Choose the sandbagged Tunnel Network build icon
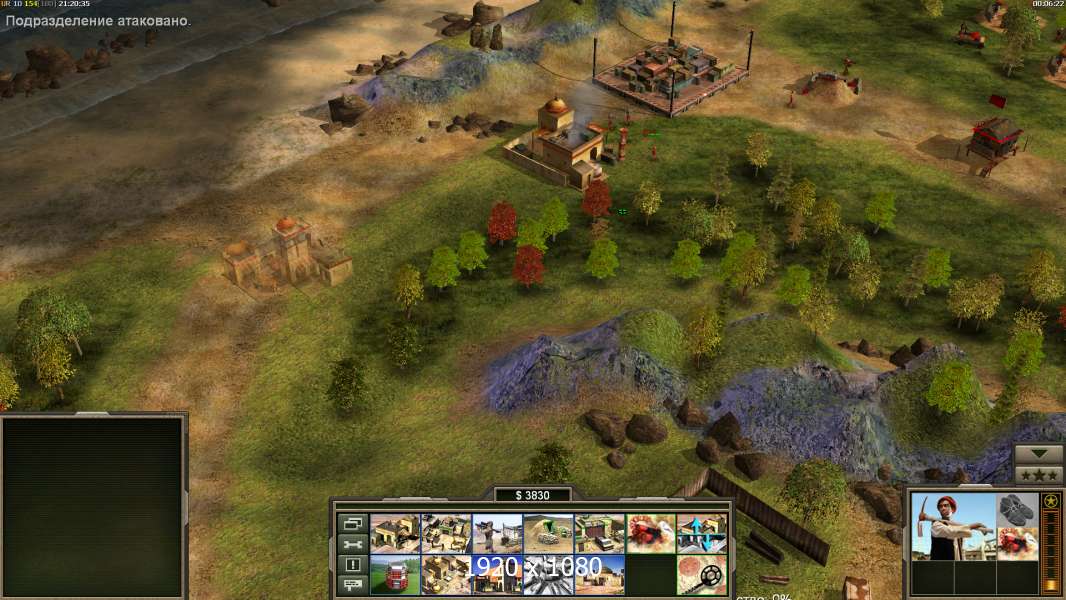1066x600 pixels. (x=548, y=533)
